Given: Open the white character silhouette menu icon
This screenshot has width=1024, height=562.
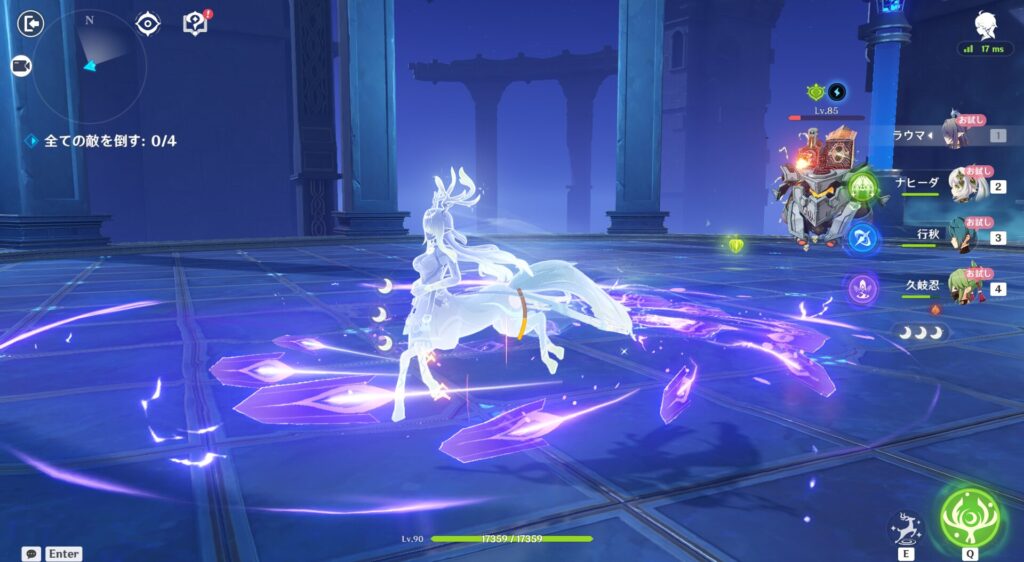Looking at the screenshot, I should click(x=984, y=24).
